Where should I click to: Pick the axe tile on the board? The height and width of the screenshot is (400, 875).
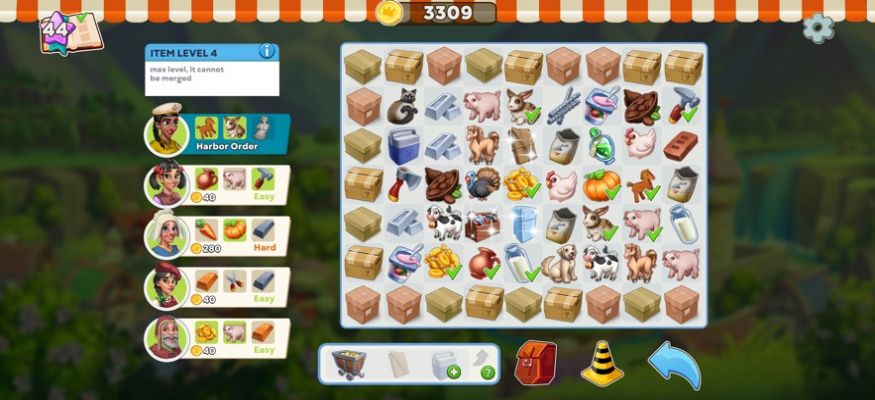coord(403,184)
